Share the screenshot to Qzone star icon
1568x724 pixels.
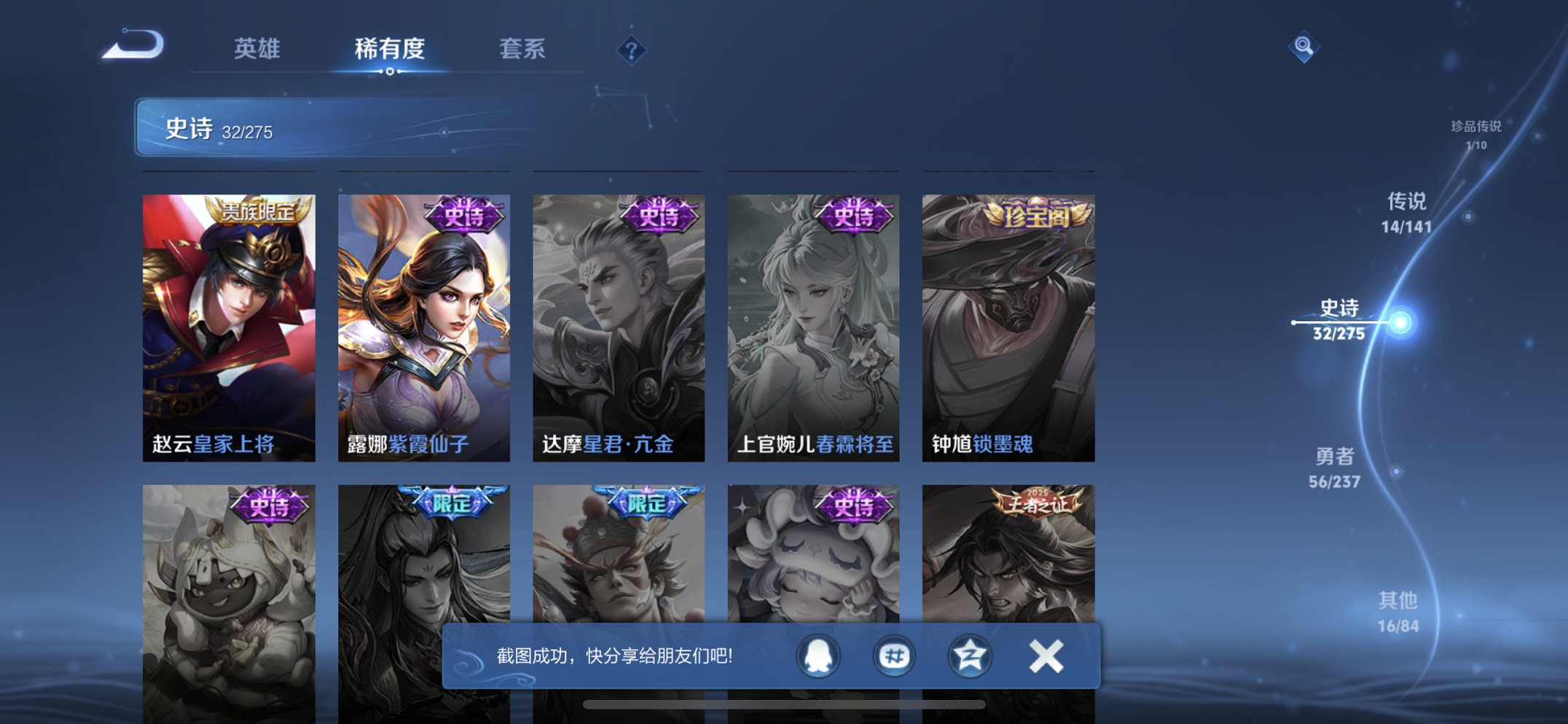pos(968,656)
